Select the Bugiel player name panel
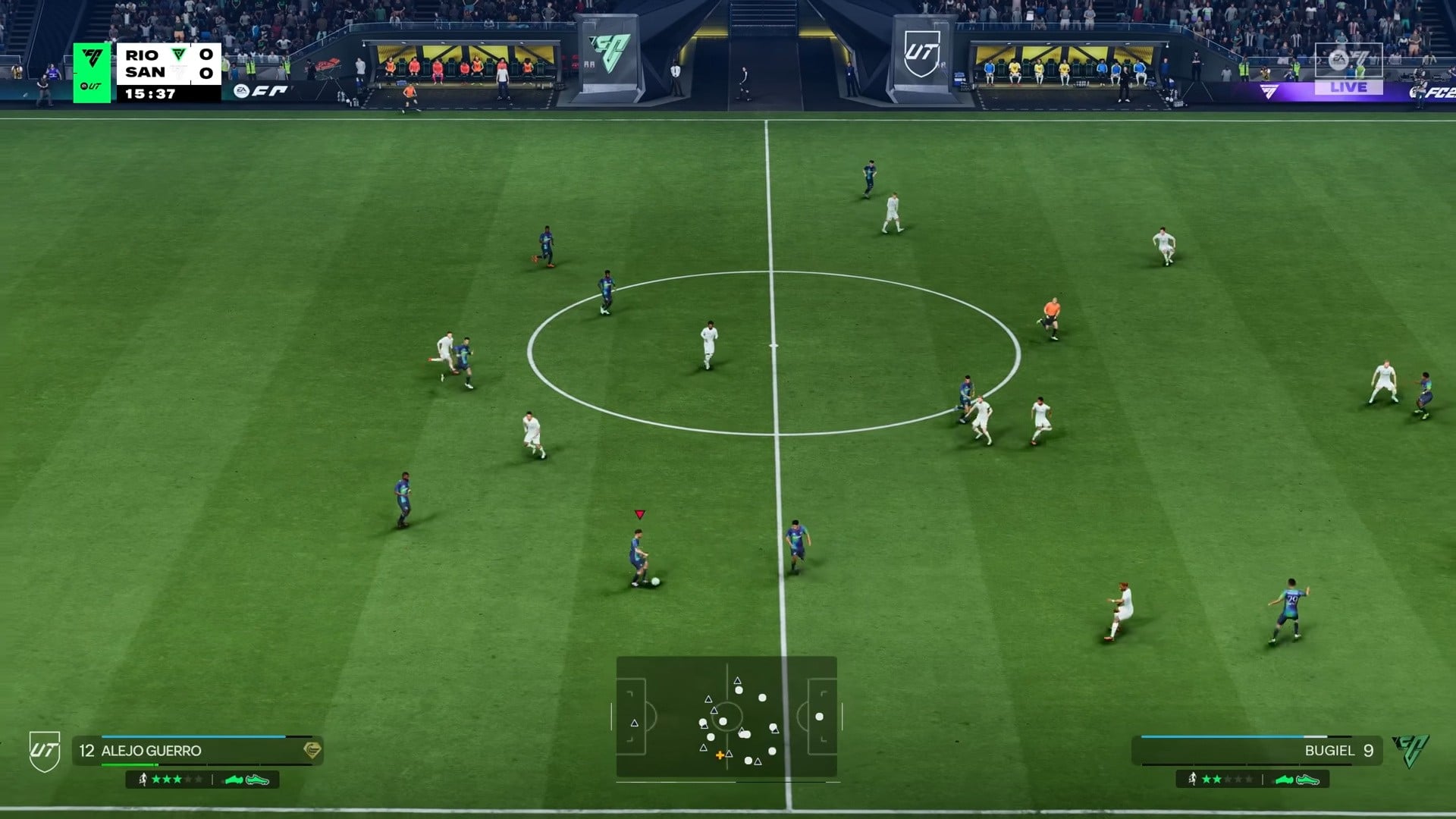The height and width of the screenshot is (819, 1456). (1257, 751)
